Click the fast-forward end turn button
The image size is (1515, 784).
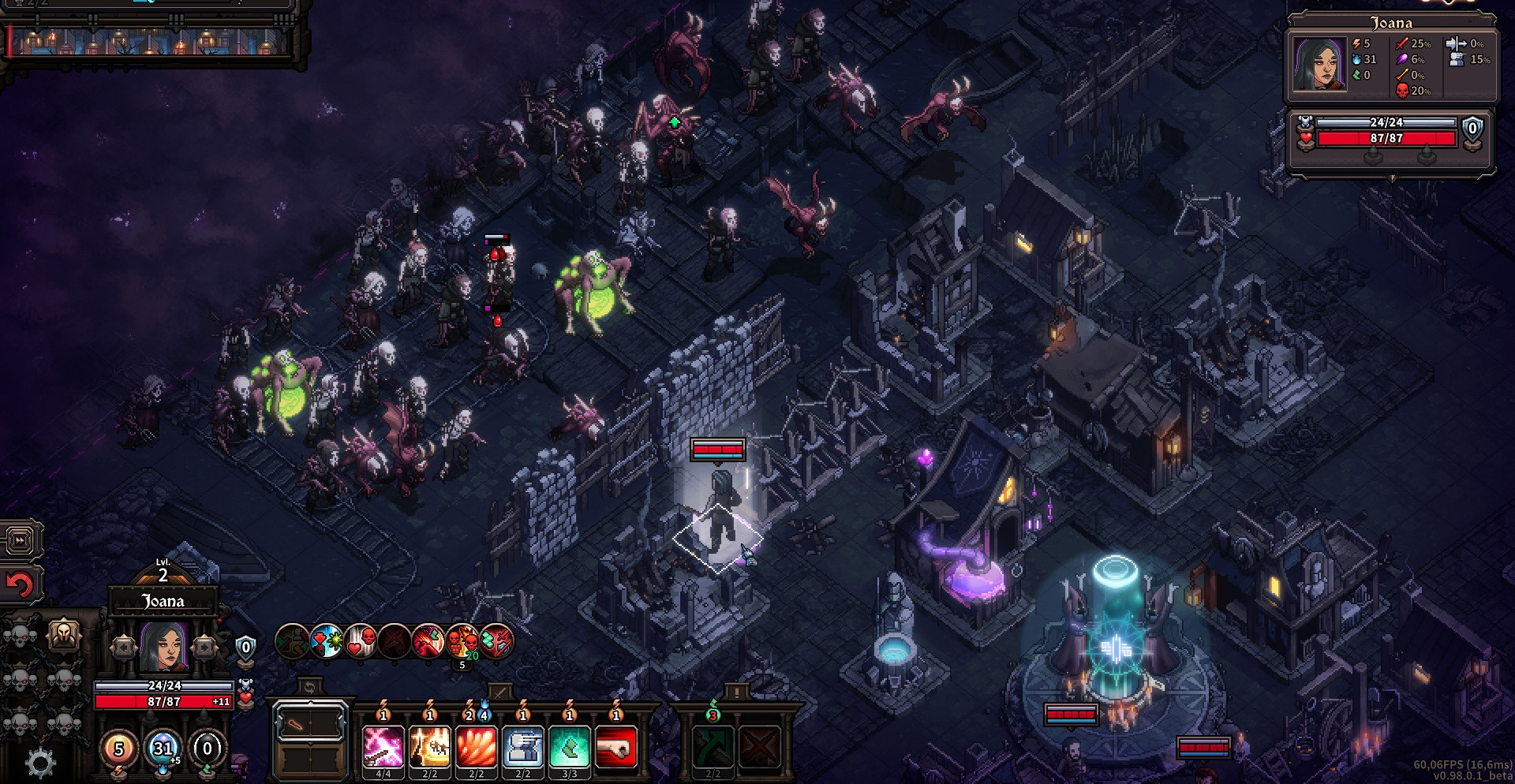21,540
